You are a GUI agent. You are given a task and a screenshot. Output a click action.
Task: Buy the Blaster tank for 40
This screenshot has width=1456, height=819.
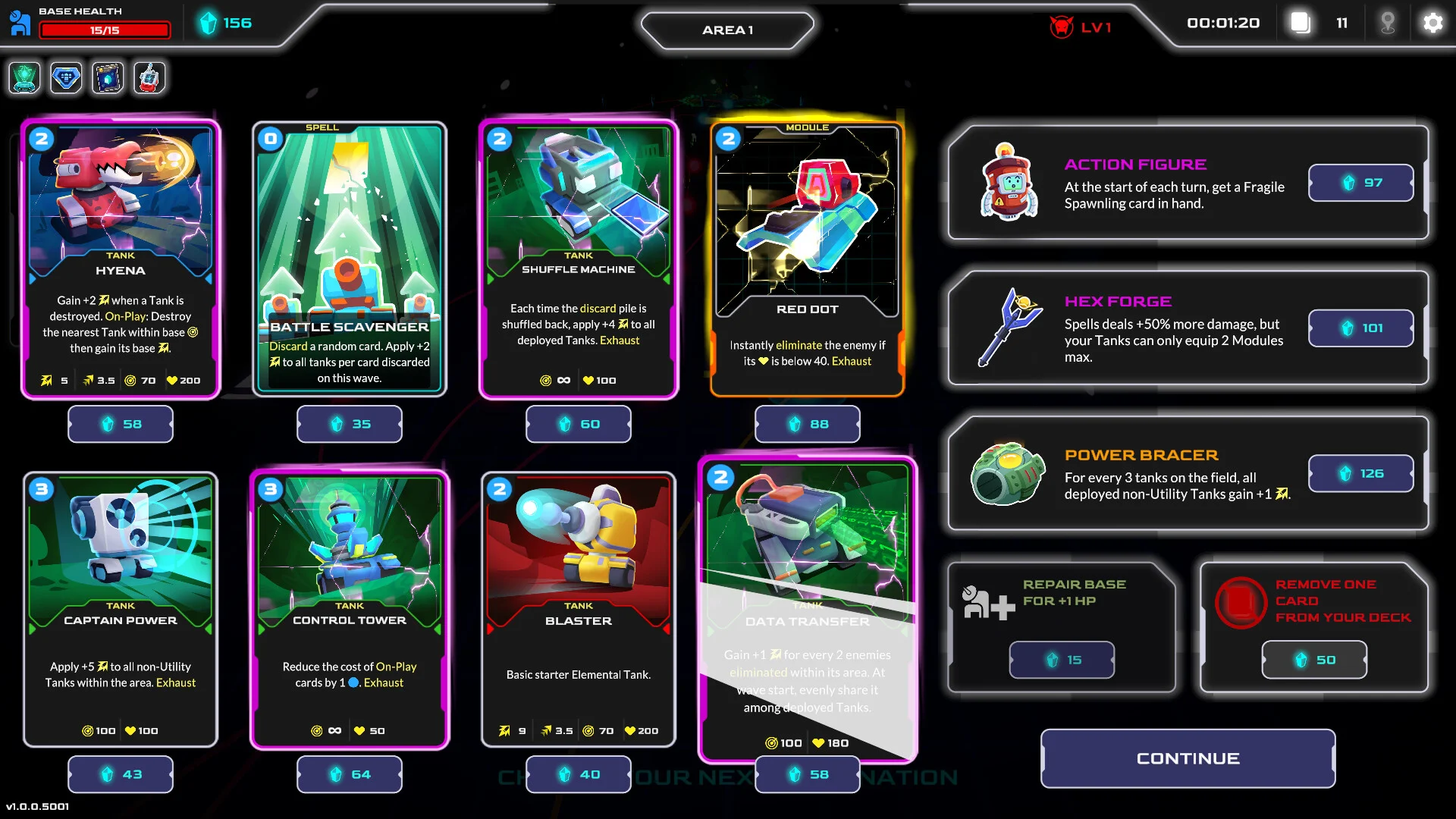[x=579, y=774]
